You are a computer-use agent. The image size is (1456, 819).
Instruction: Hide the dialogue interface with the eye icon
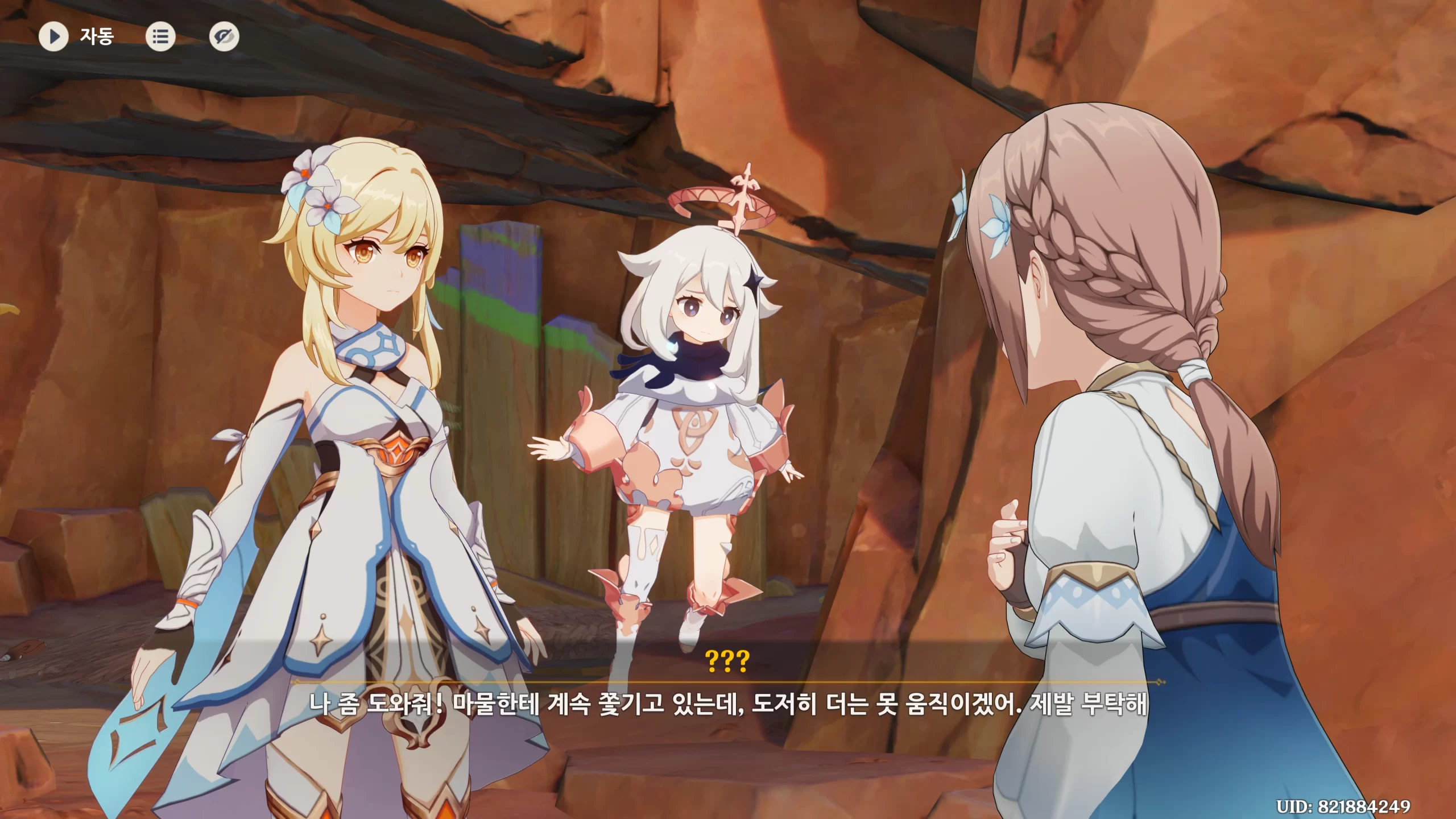224,37
